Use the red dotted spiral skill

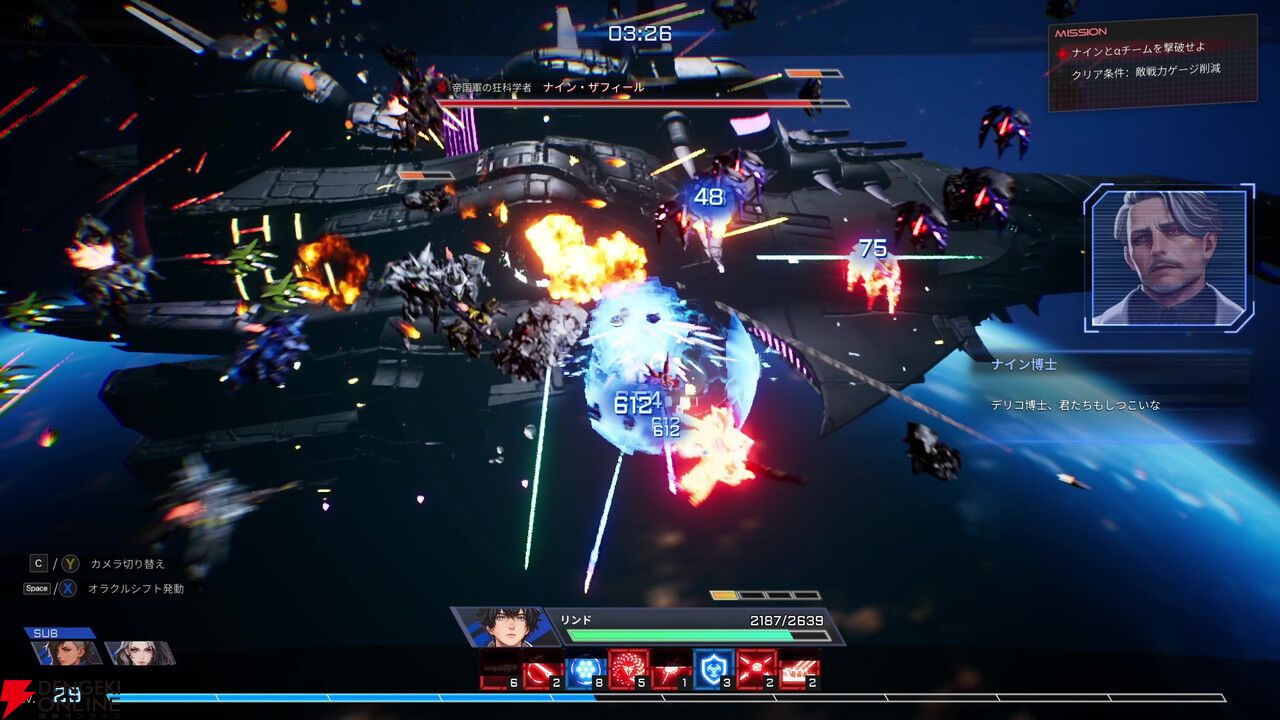click(628, 668)
